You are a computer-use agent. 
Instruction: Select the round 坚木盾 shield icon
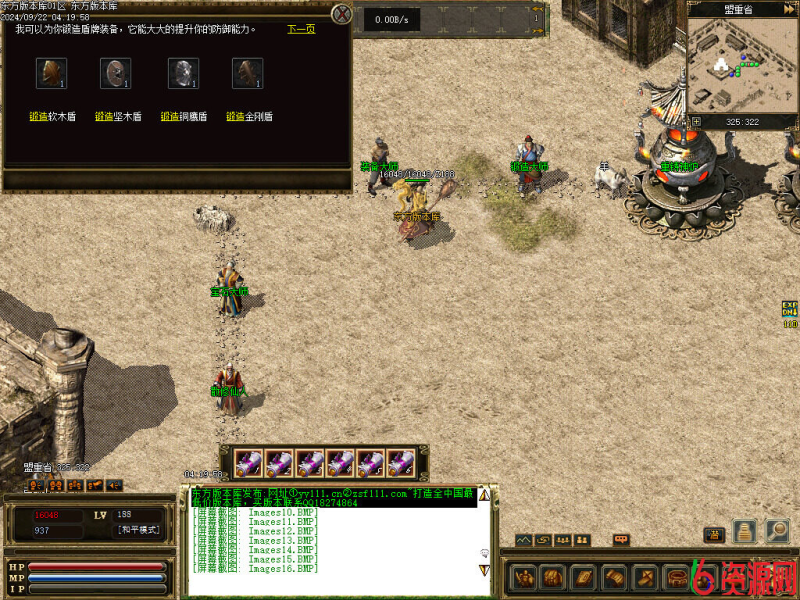(115, 73)
